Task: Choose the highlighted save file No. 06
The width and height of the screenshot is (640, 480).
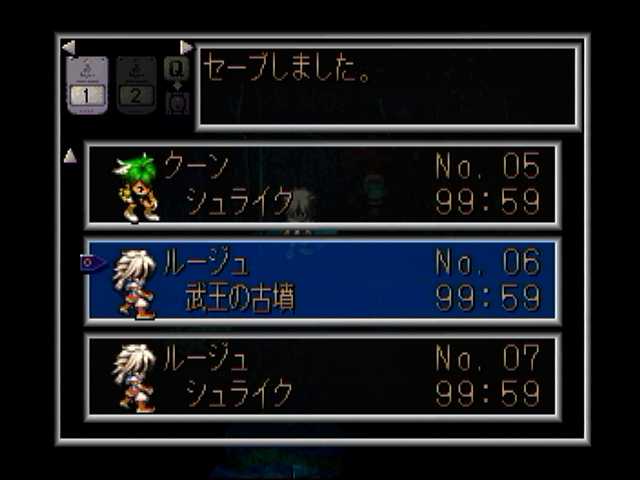Action: pyautogui.click(x=322, y=280)
